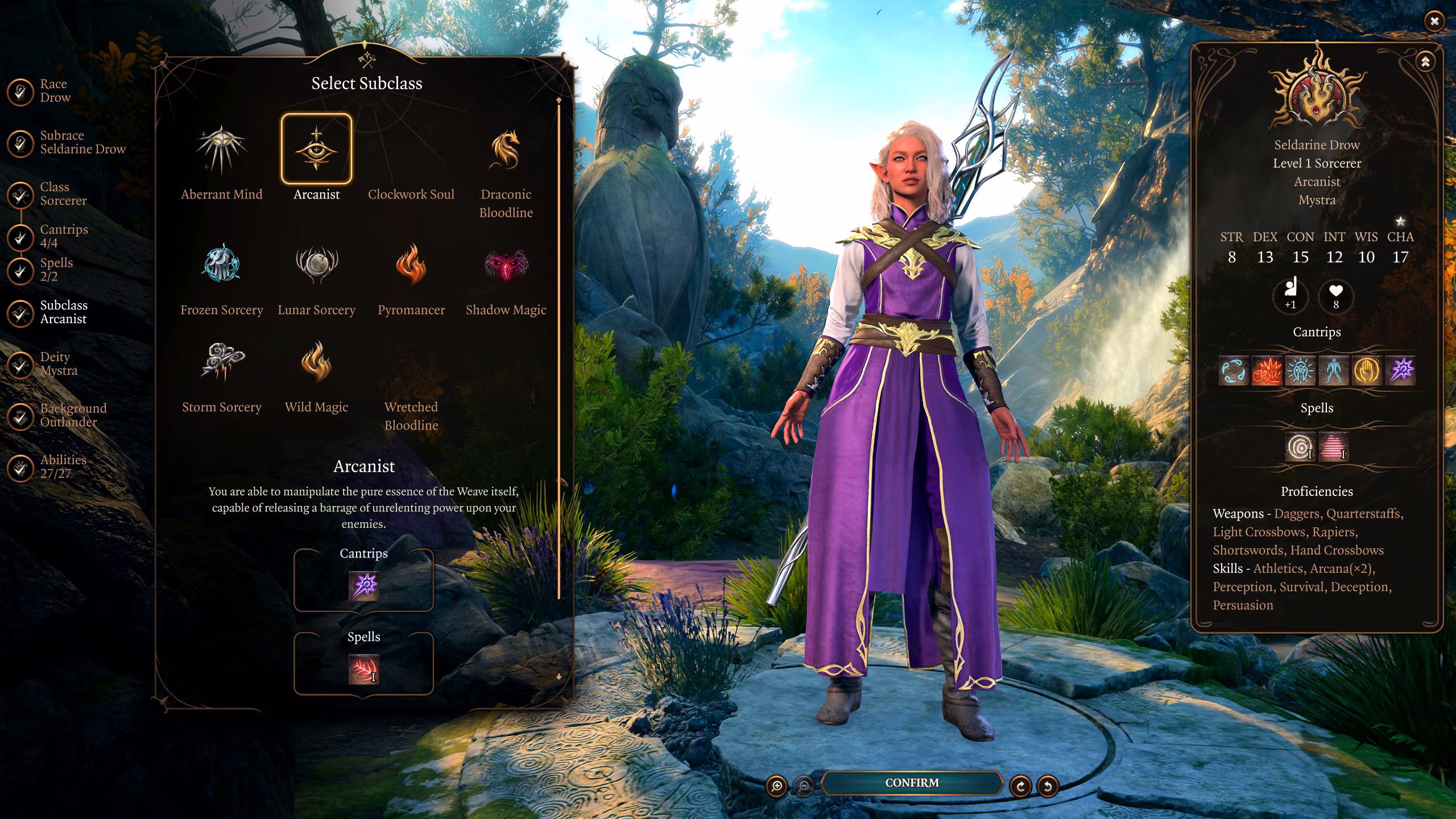This screenshot has width=1456, height=819.
Task: Select the Arcanist subclass cantrip icon
Action: [x=364, y=585]
